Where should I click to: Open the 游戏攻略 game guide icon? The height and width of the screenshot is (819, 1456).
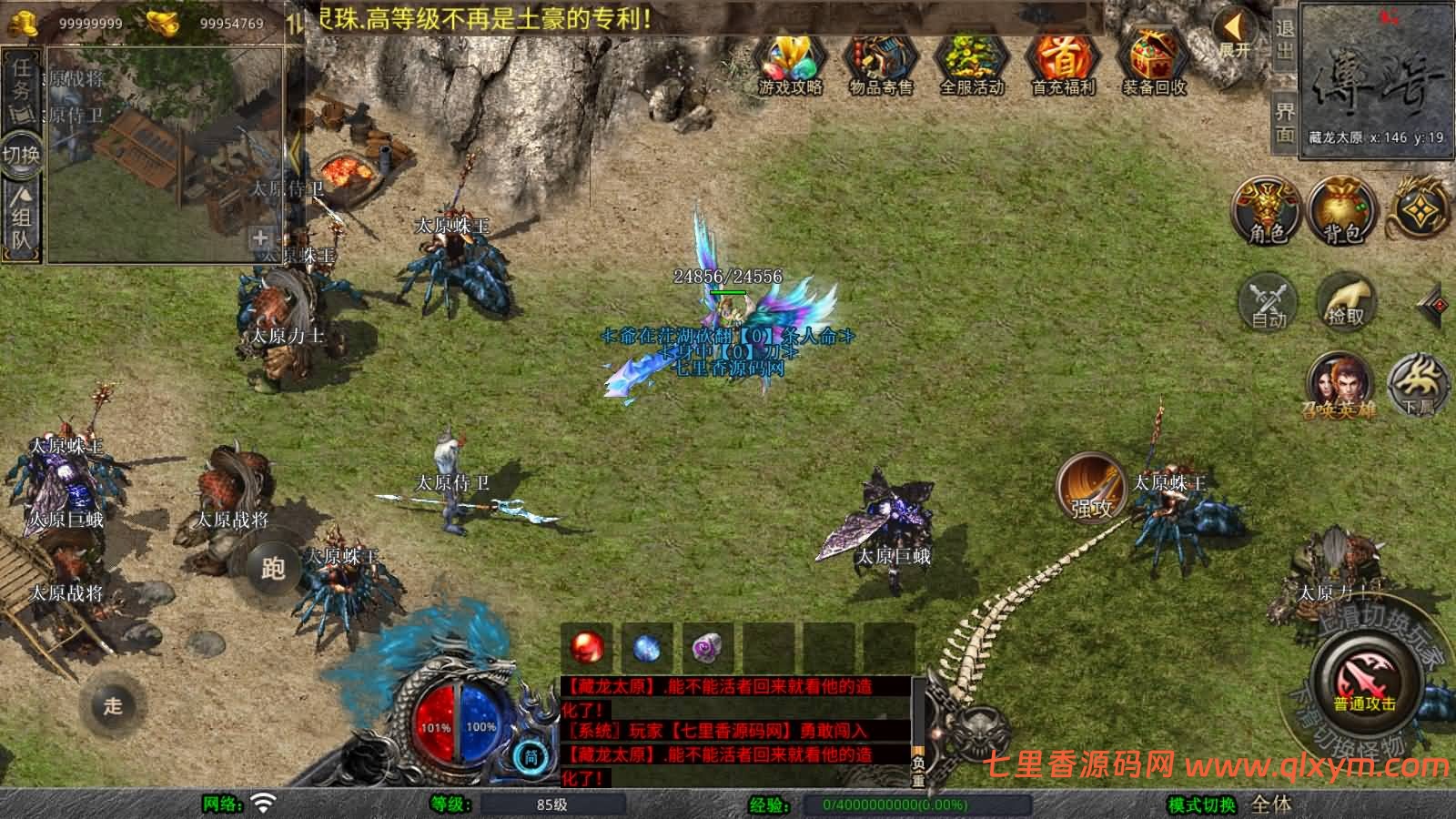click(790, 66)
